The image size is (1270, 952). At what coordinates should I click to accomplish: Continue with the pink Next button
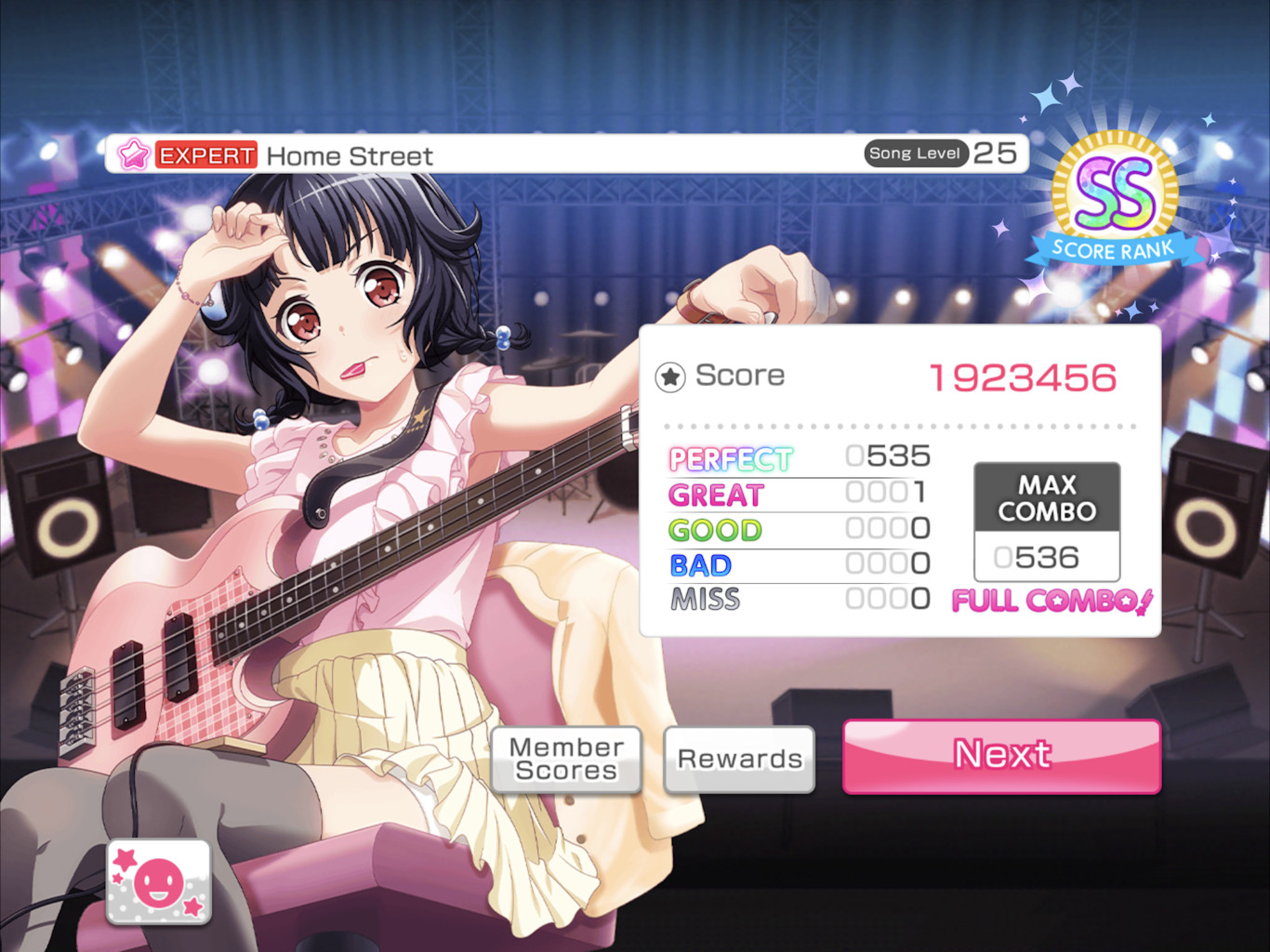pos(1001,756)
